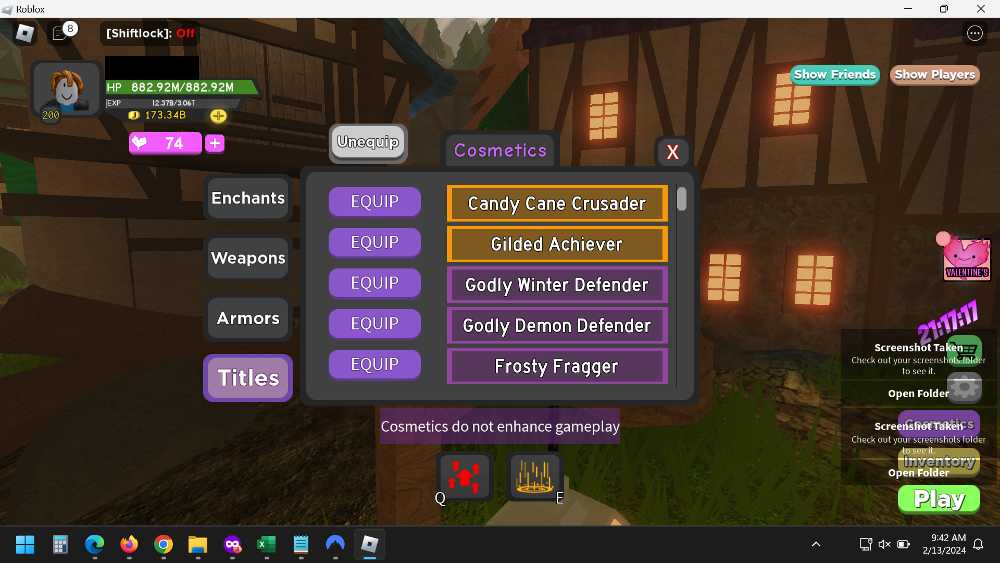The image size is (1000, 563).
Task: Close the Roblox window
Action: coord(977,9)
